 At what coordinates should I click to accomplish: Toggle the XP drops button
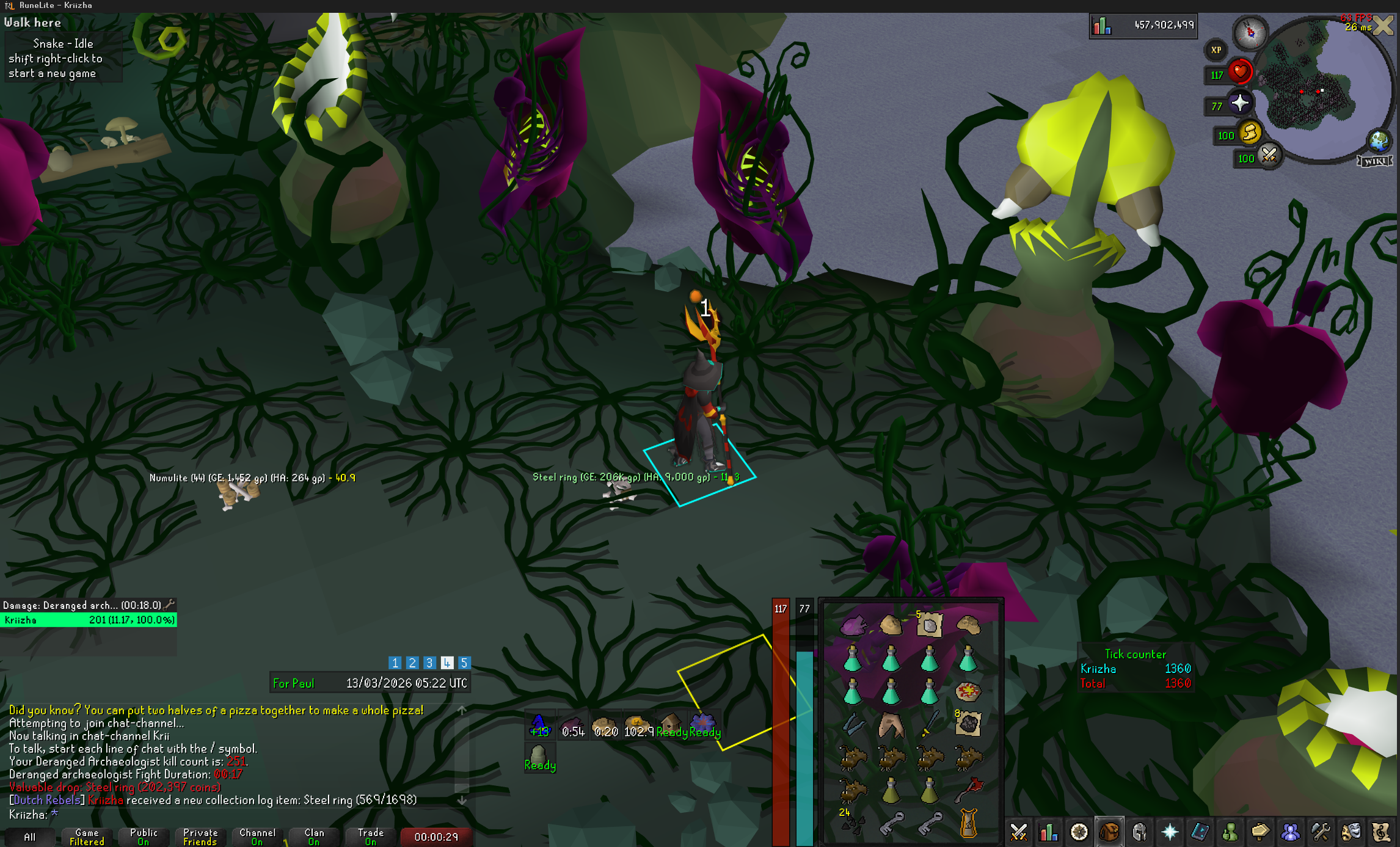click(1216, 50)
